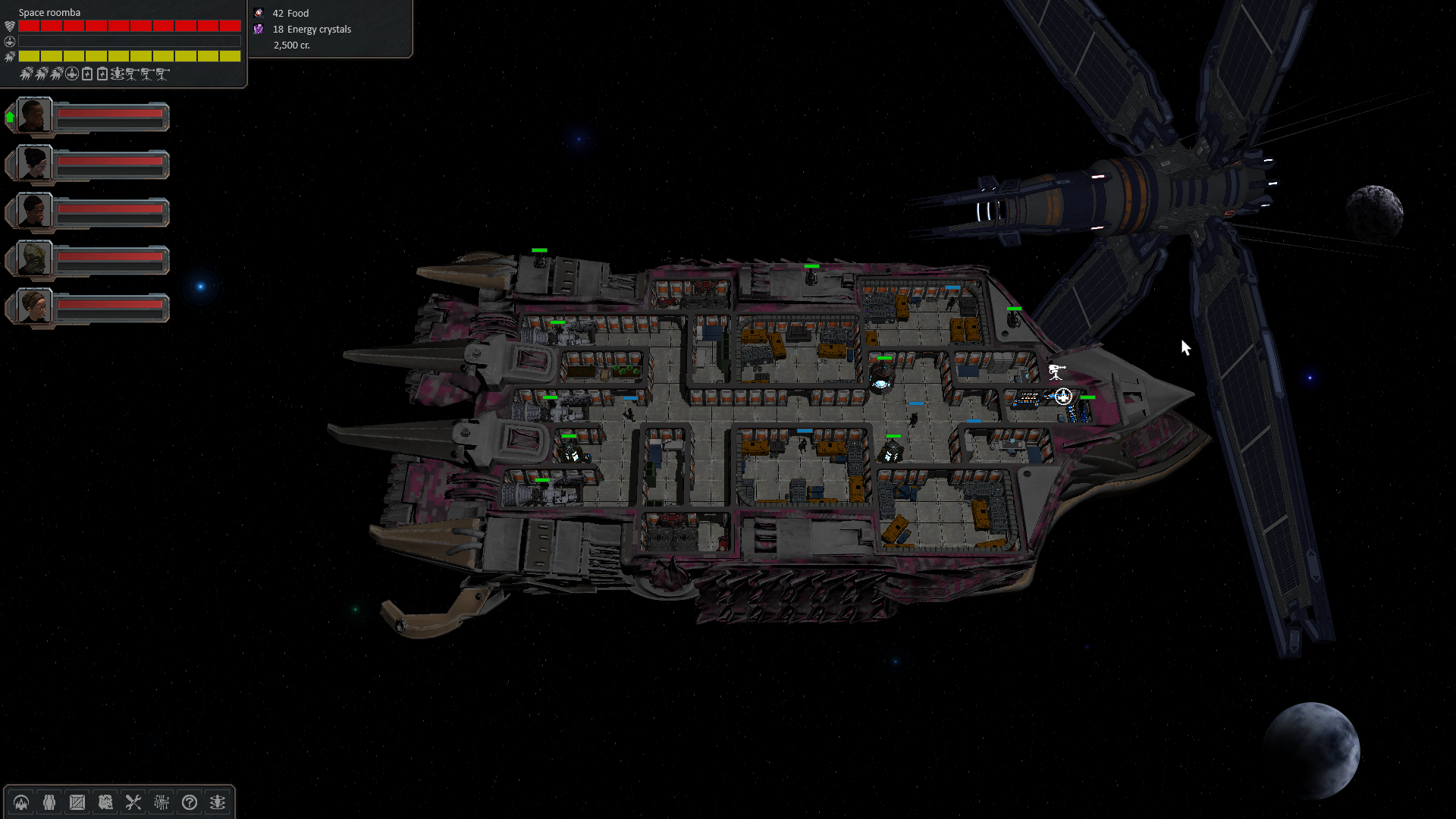This screenshot has height=819, width=1456.
Task: Open the cargo crate inventory
Action: pyautogui.click(x=77, y=802)
